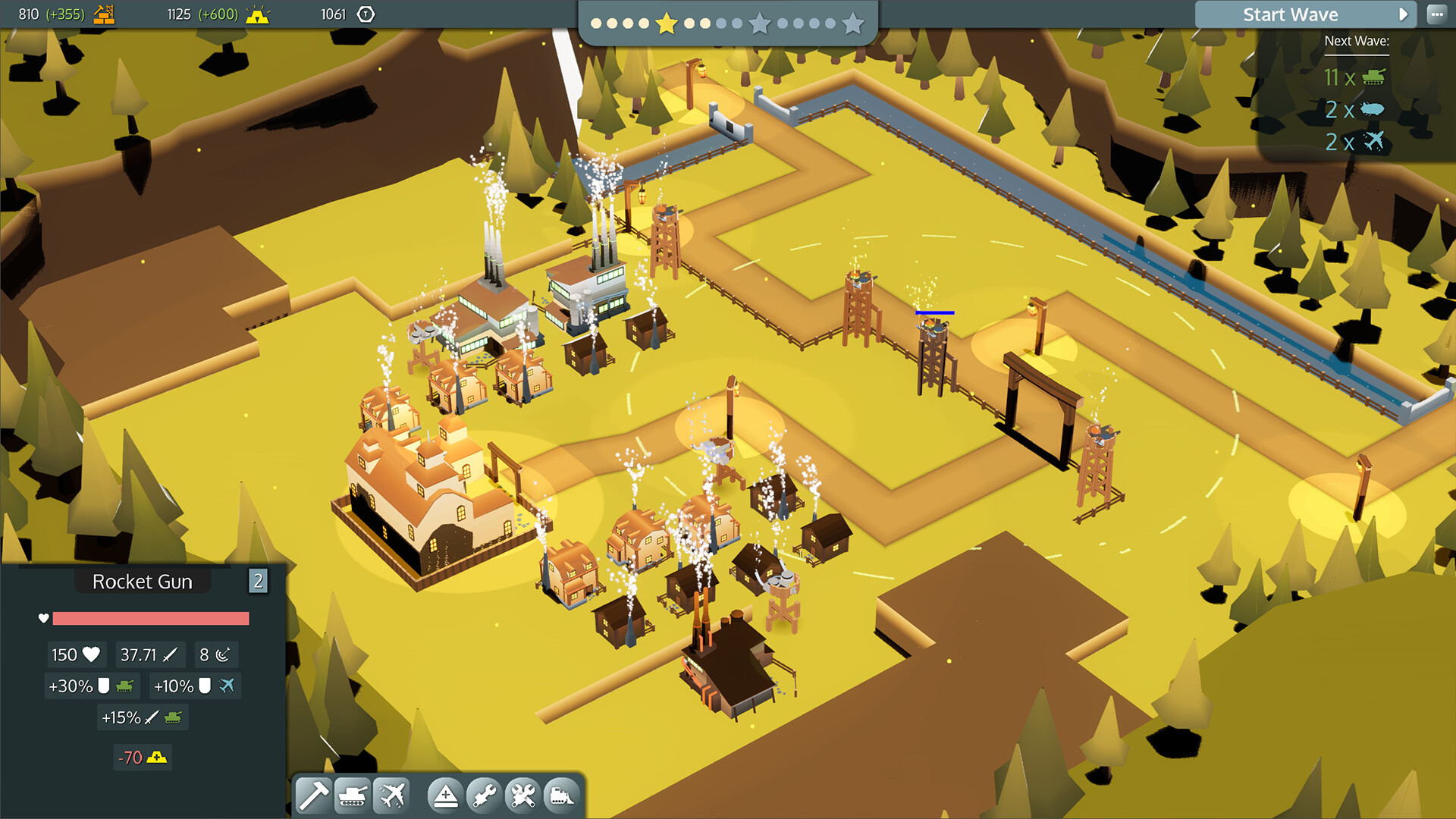Select the wrench repair tool

pyautogui.click(x=484, y=795)
